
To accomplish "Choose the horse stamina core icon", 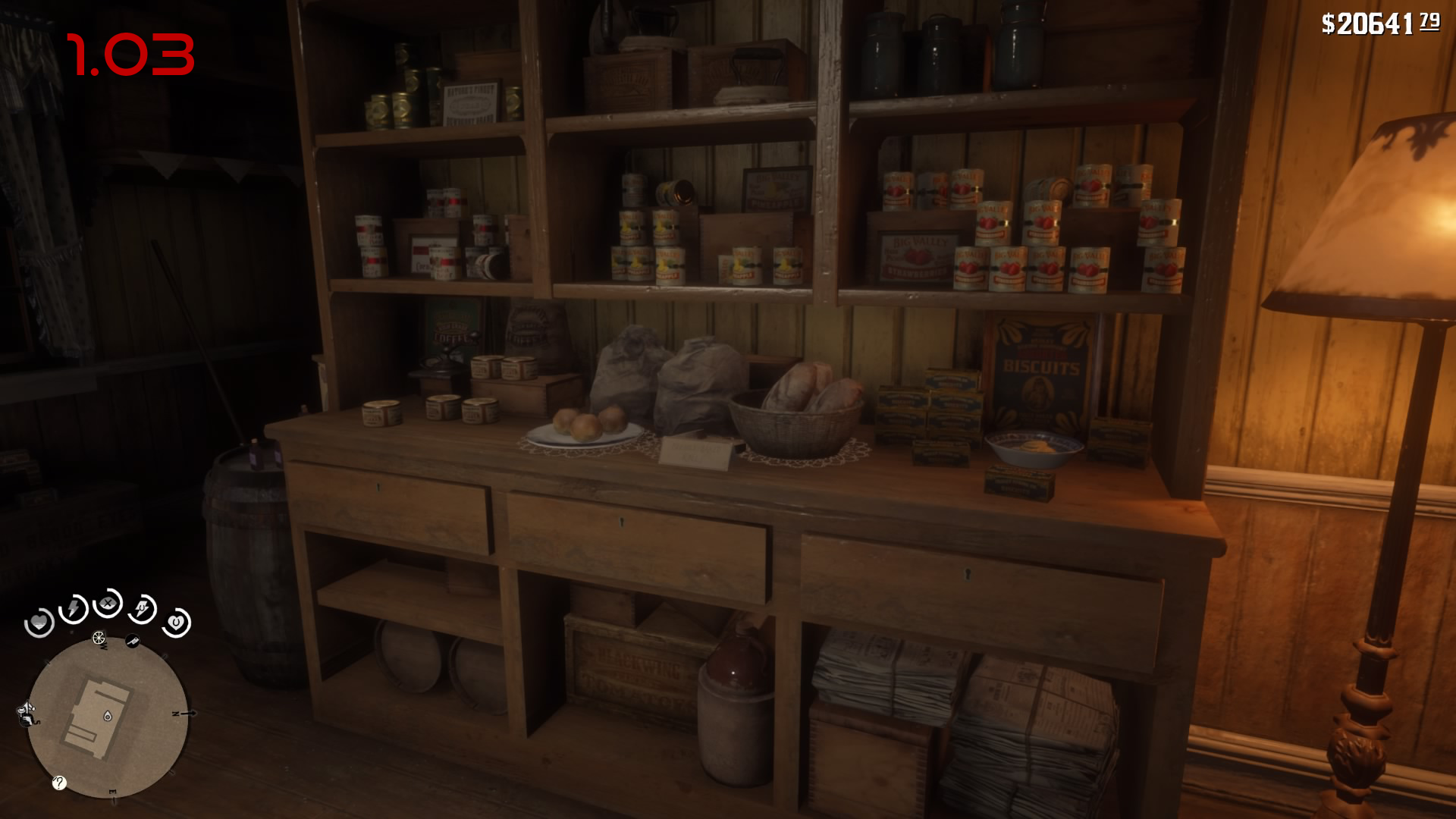I will [143, 608].
